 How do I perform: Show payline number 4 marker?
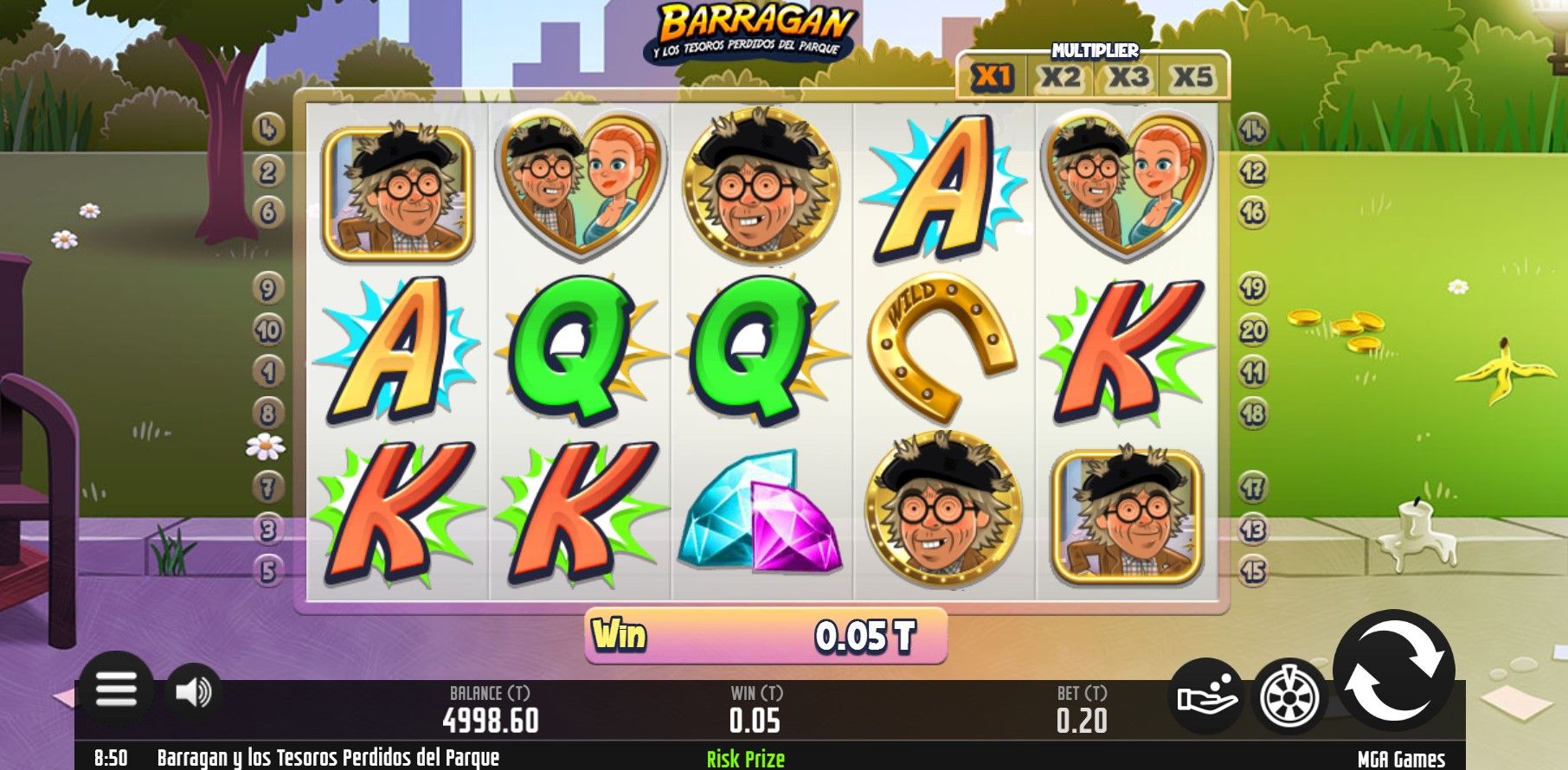point(268,130)
